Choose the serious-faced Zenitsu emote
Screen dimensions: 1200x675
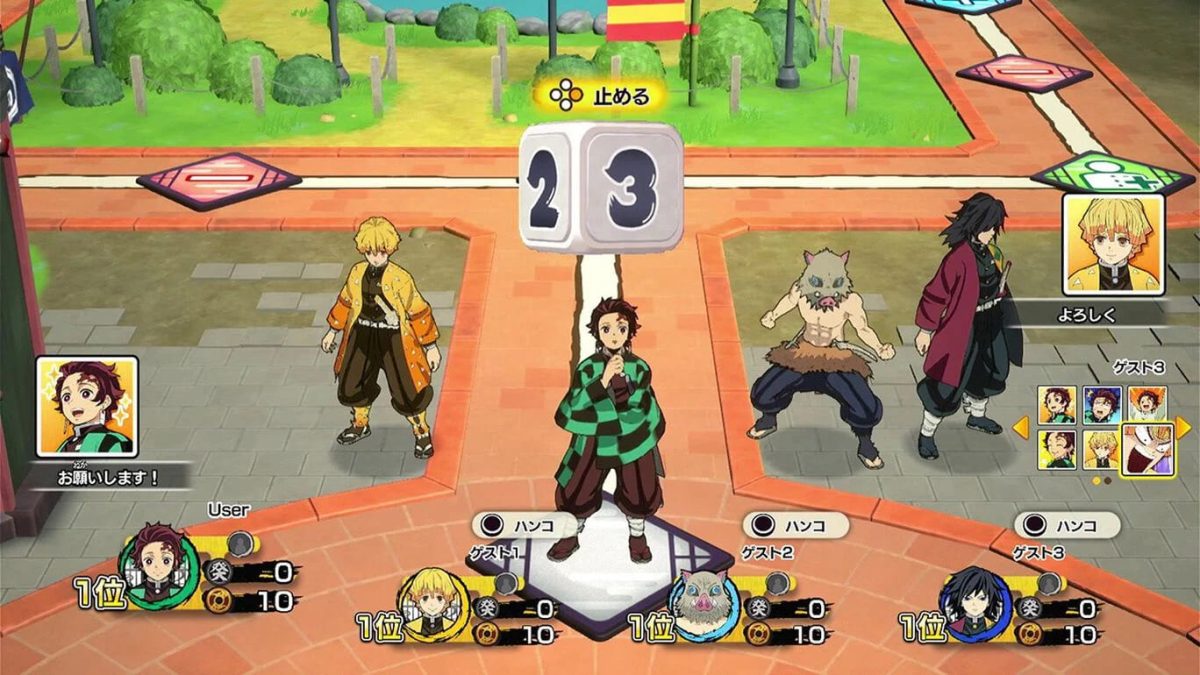pyautogui.click(x=1102, y=449)
